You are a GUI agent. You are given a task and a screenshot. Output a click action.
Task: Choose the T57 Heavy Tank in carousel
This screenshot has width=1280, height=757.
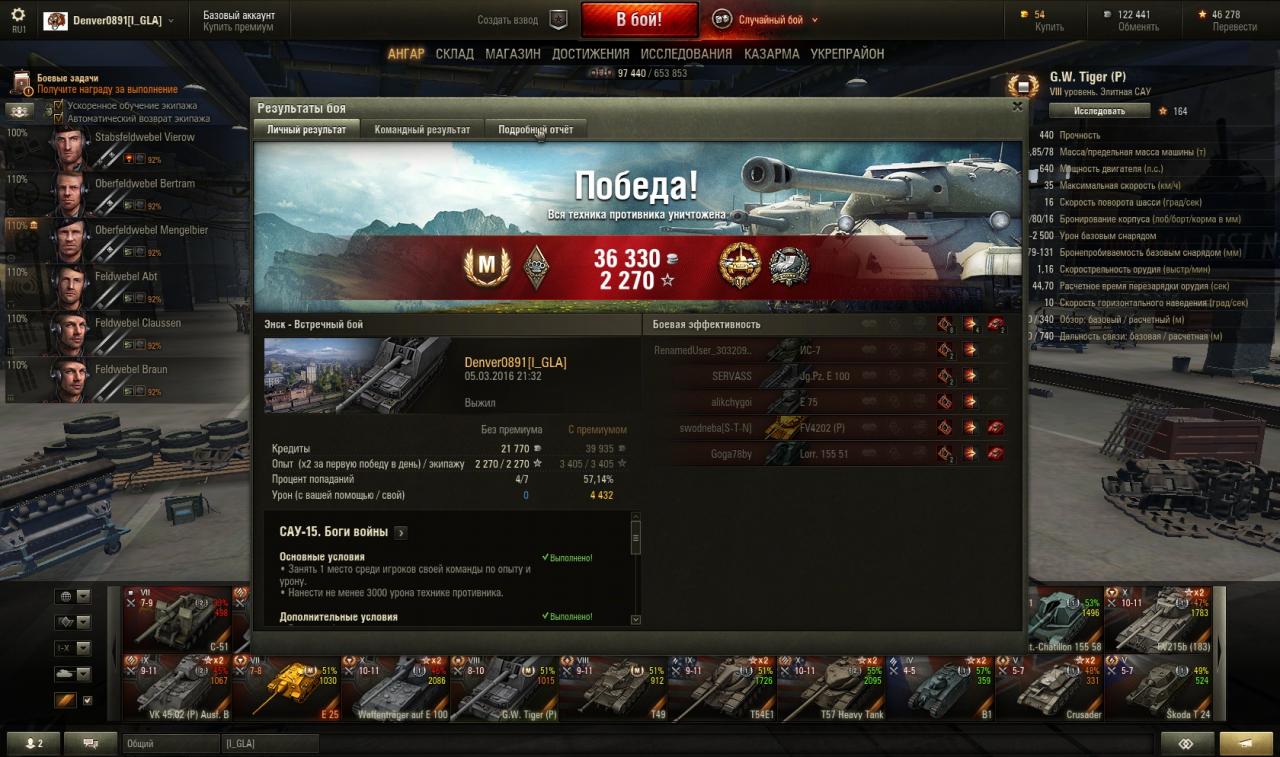click(831, 688)
